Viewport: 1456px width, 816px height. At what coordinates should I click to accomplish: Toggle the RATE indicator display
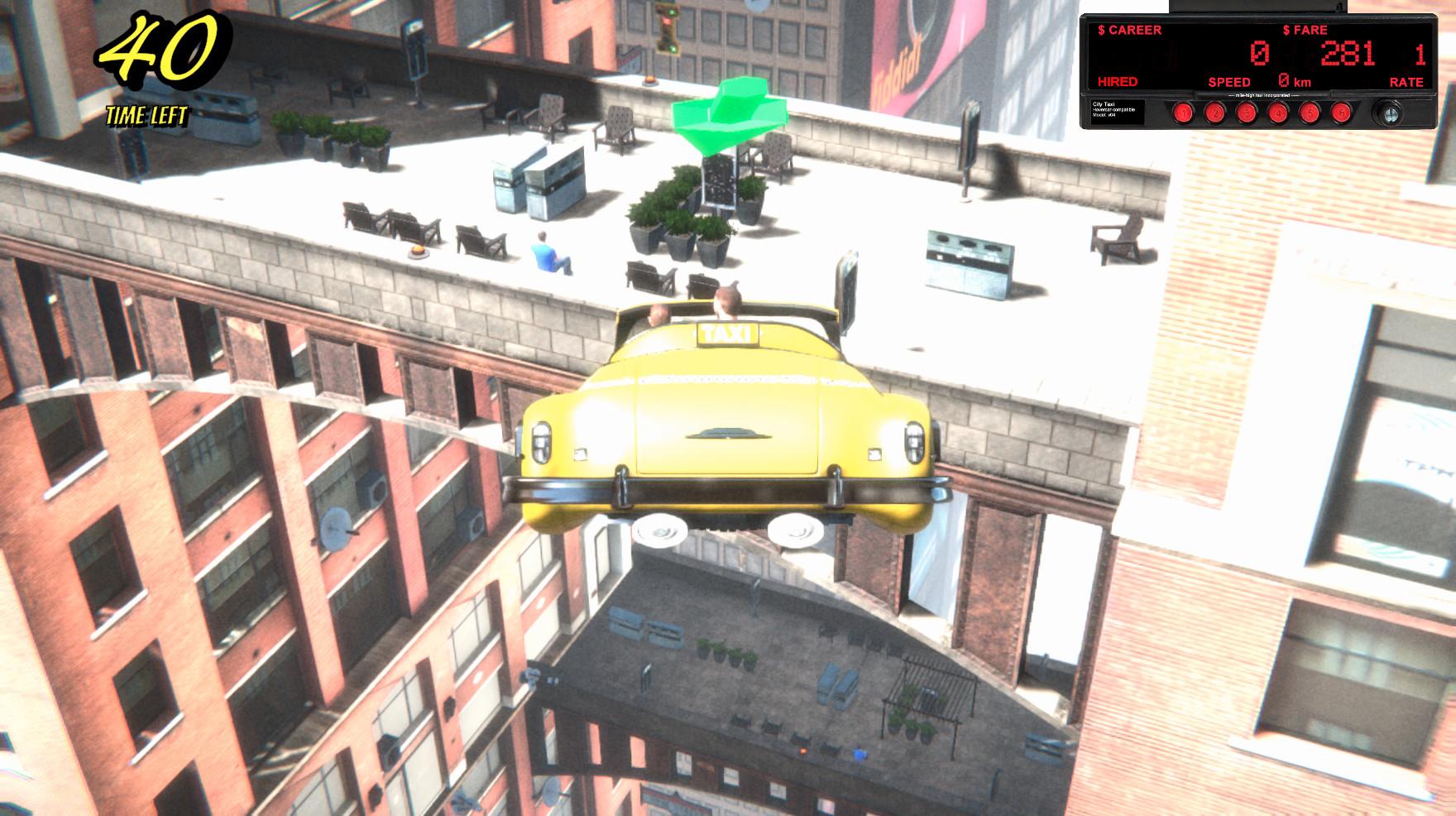click(x=1406, y=82)
